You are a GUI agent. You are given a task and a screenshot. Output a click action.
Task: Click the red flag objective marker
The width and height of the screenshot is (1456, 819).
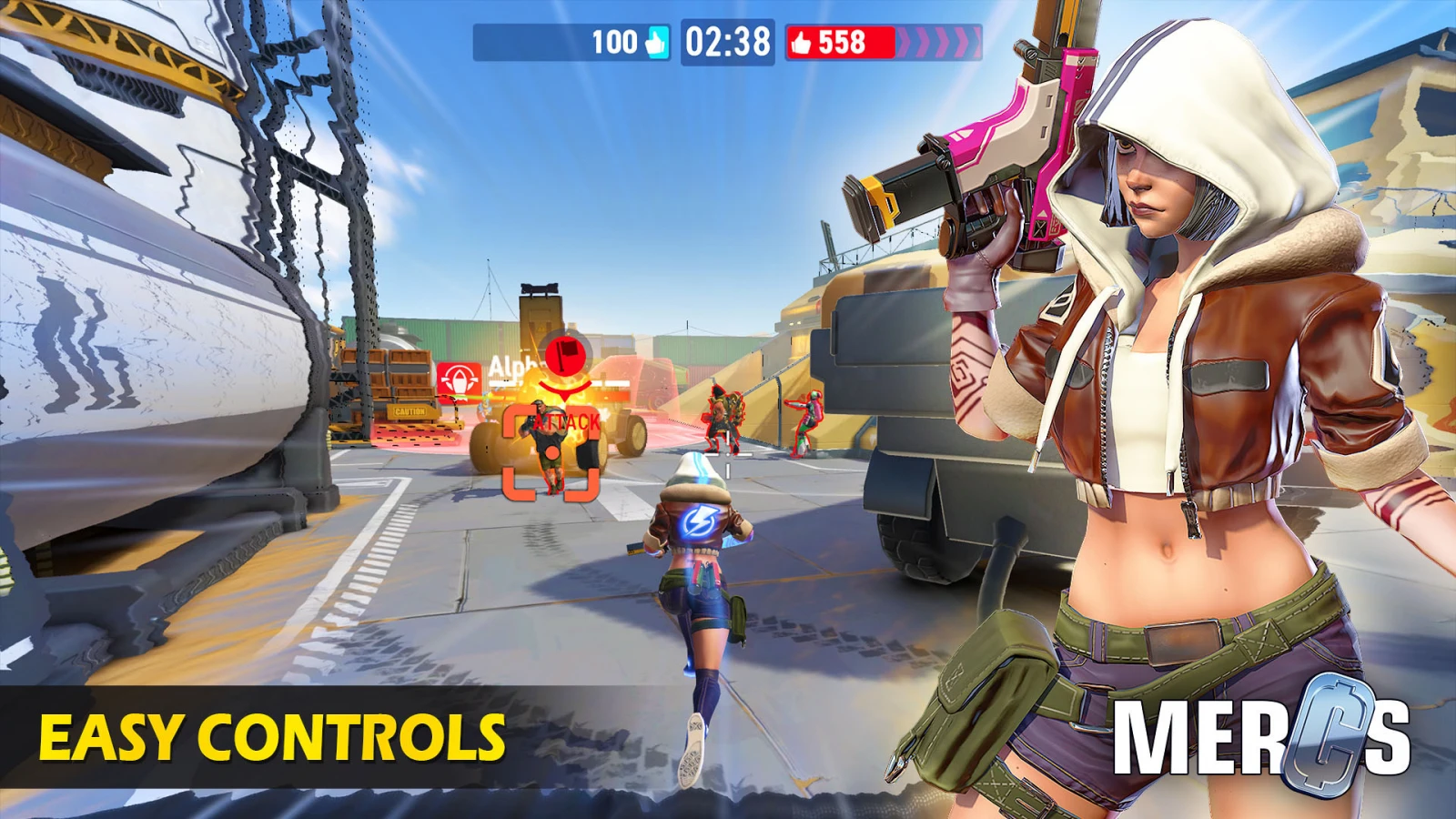(565, 354)
